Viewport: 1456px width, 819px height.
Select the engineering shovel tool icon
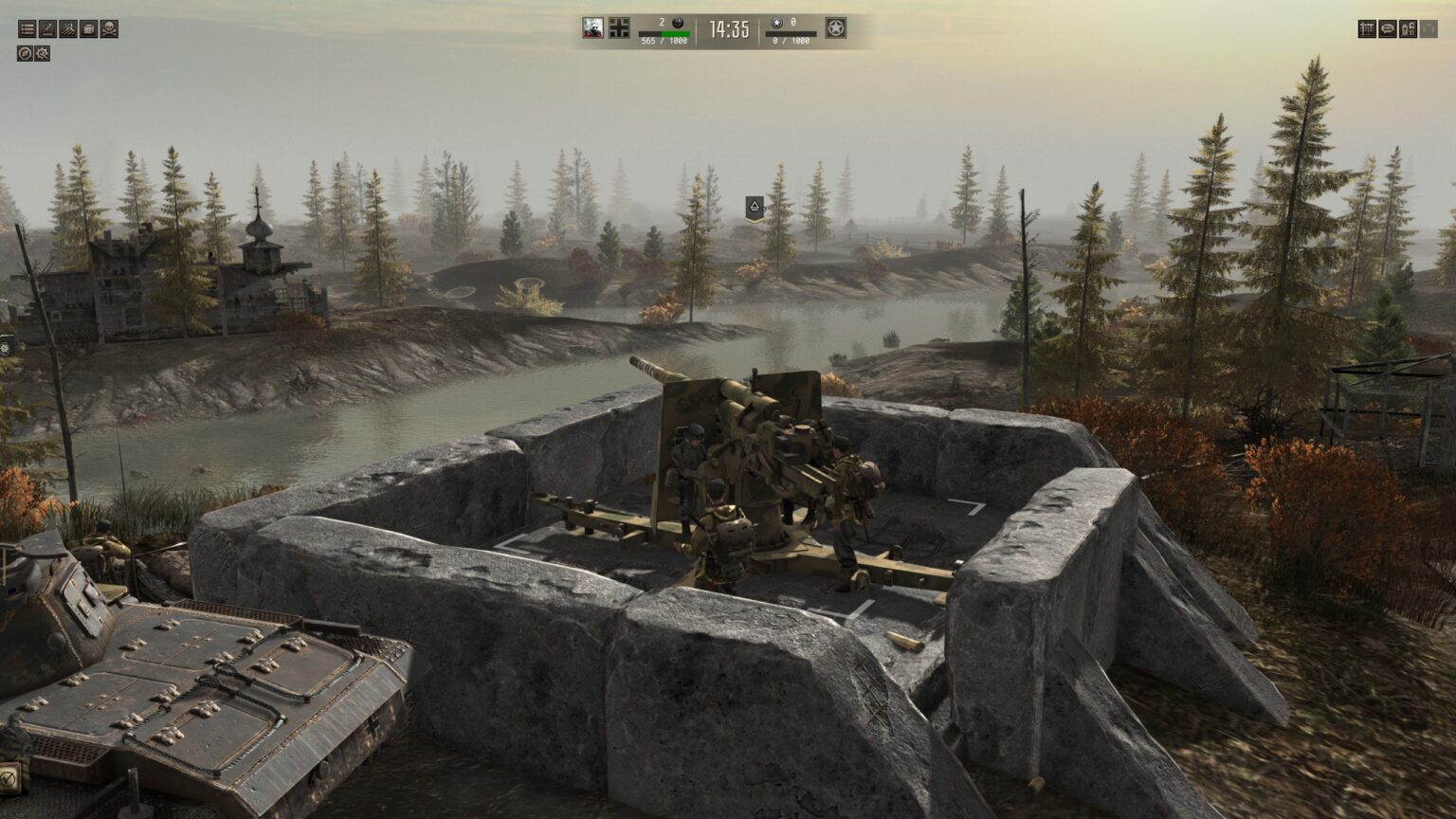pyautogui.click(x=48, y=28)
